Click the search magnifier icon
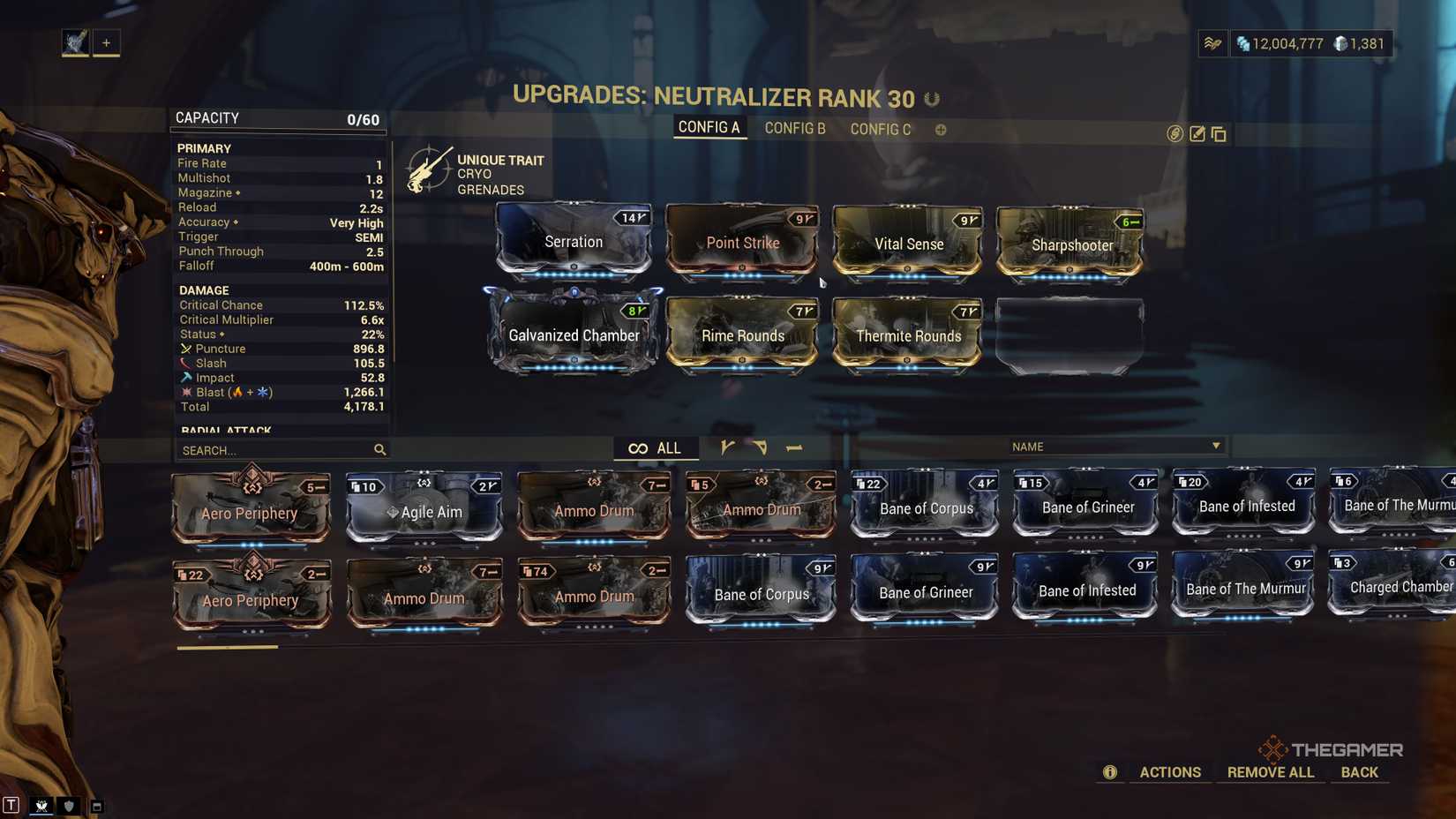The image size is (1456, 819). pos(379,450)
